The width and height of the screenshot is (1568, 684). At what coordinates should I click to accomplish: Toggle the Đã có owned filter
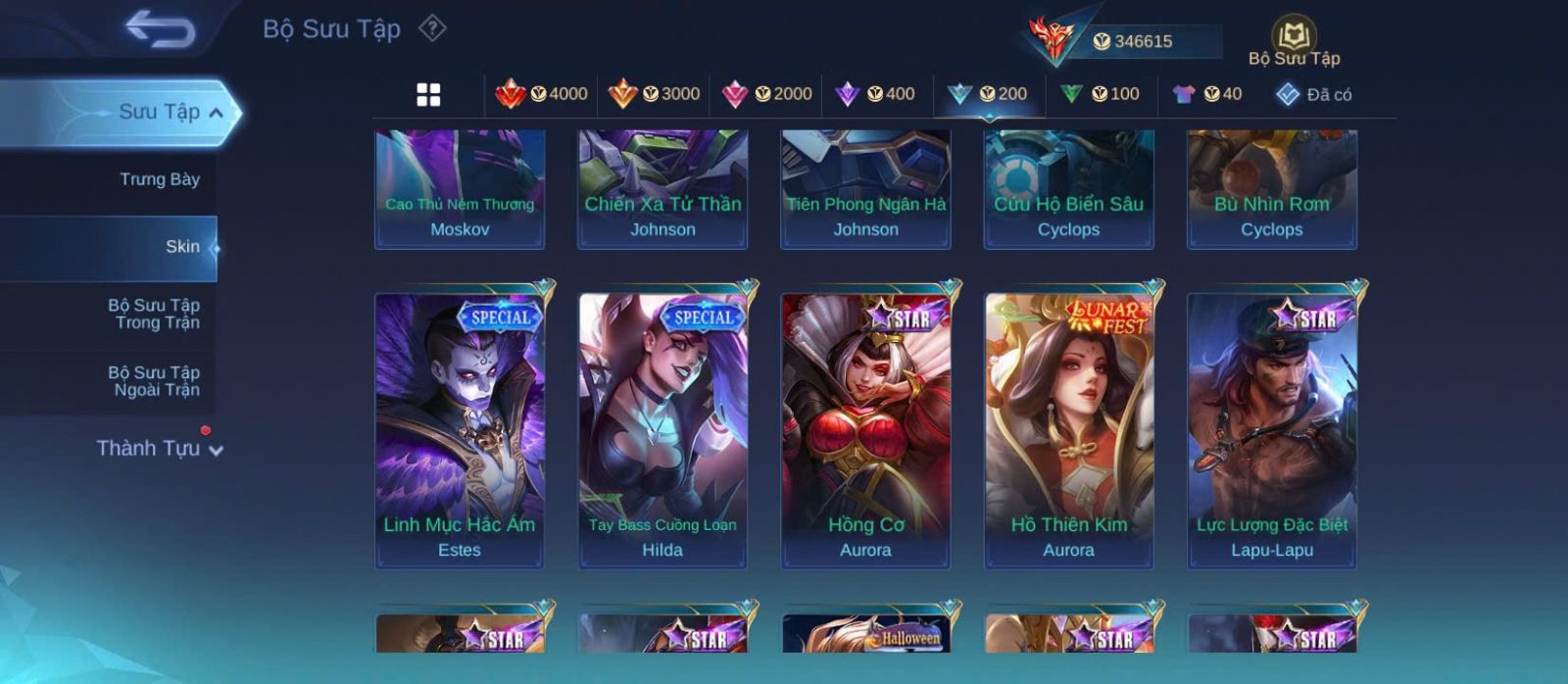click(x=1314, y=94)
